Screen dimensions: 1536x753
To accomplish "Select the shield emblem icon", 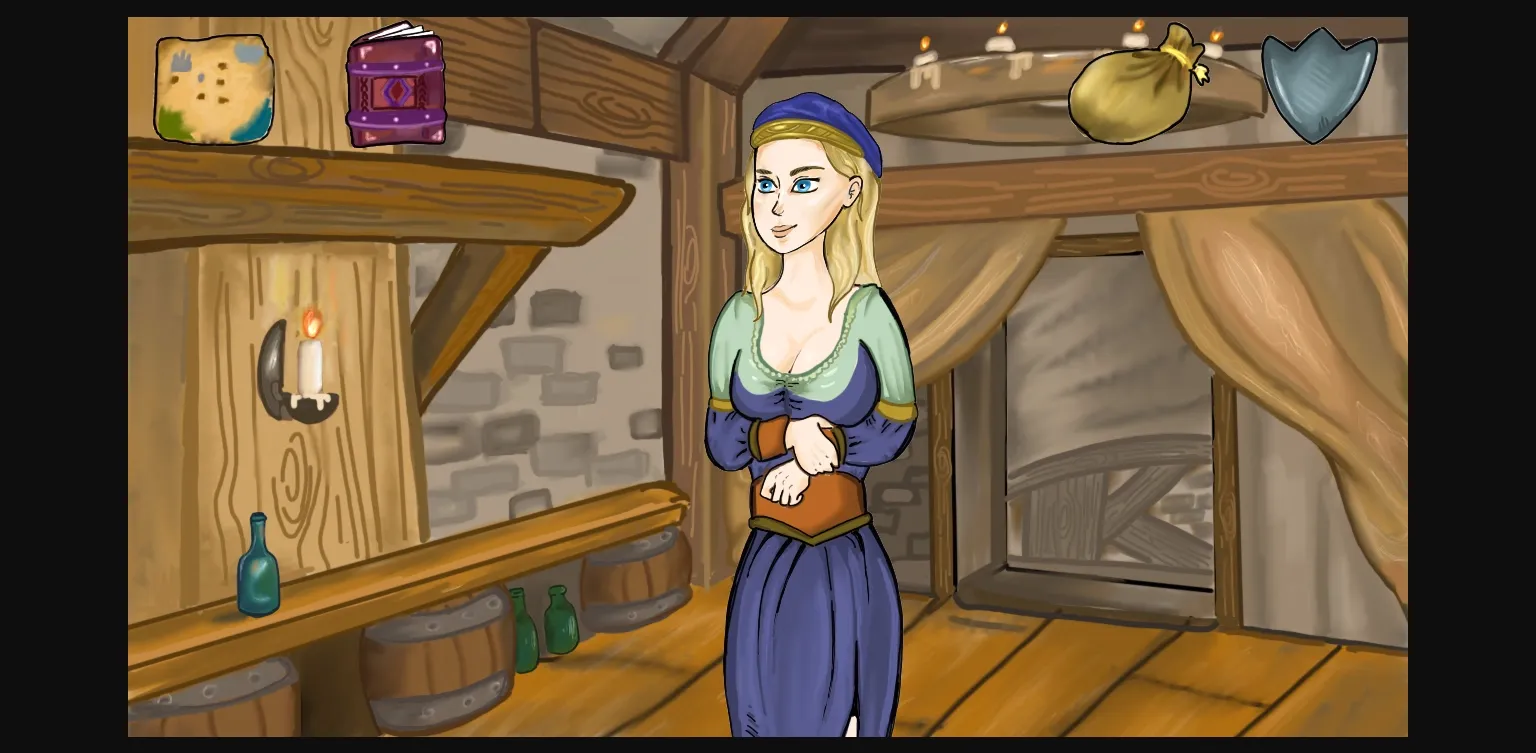I will (x=1318, y=85).
